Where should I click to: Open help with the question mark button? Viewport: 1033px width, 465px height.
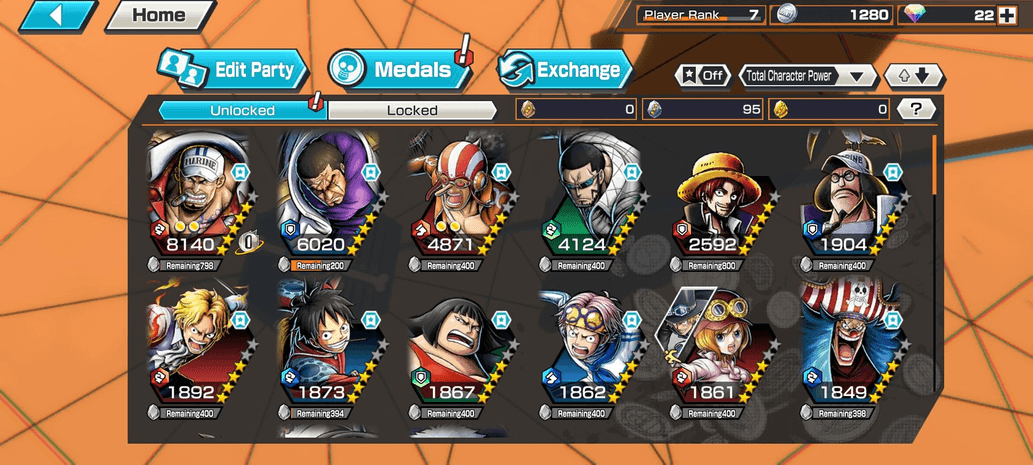click(915, 109)
